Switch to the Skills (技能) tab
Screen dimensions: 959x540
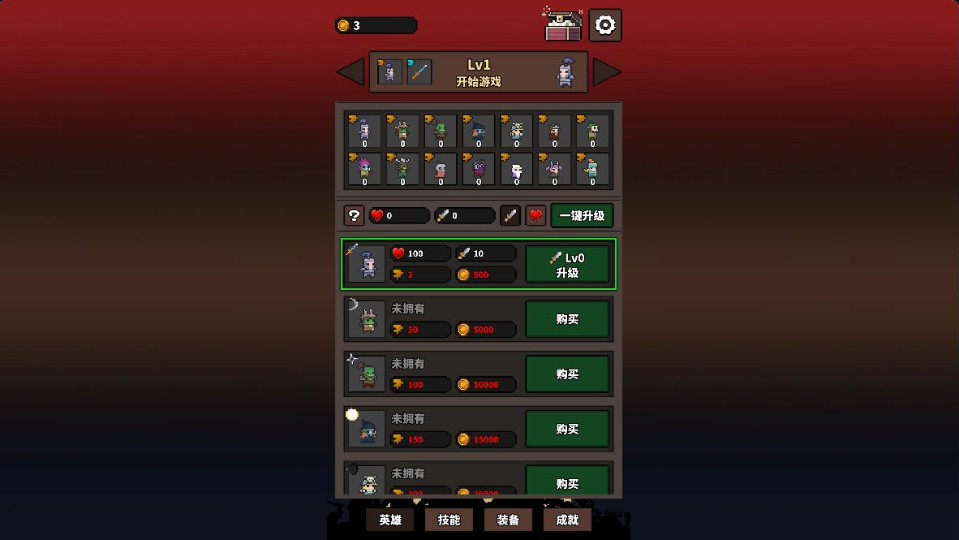coord(449,520)
